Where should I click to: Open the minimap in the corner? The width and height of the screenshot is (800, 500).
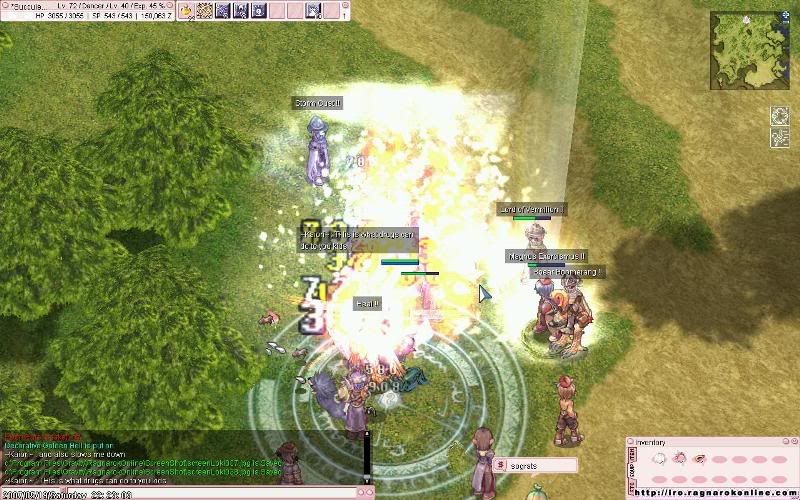tap(749, 49)
